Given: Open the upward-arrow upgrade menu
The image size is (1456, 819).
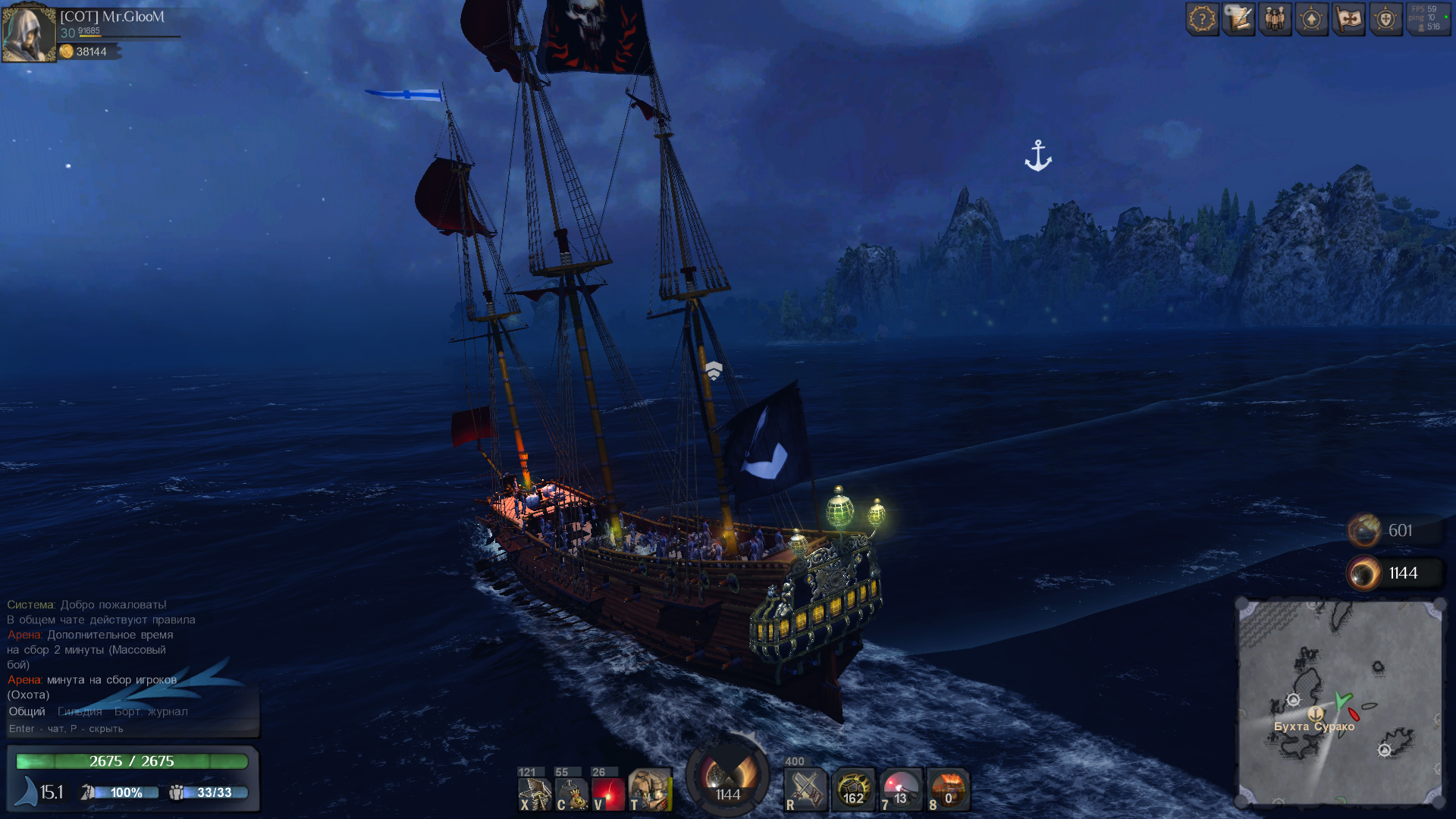Looking at the screenshot, I should [1312, 19].
